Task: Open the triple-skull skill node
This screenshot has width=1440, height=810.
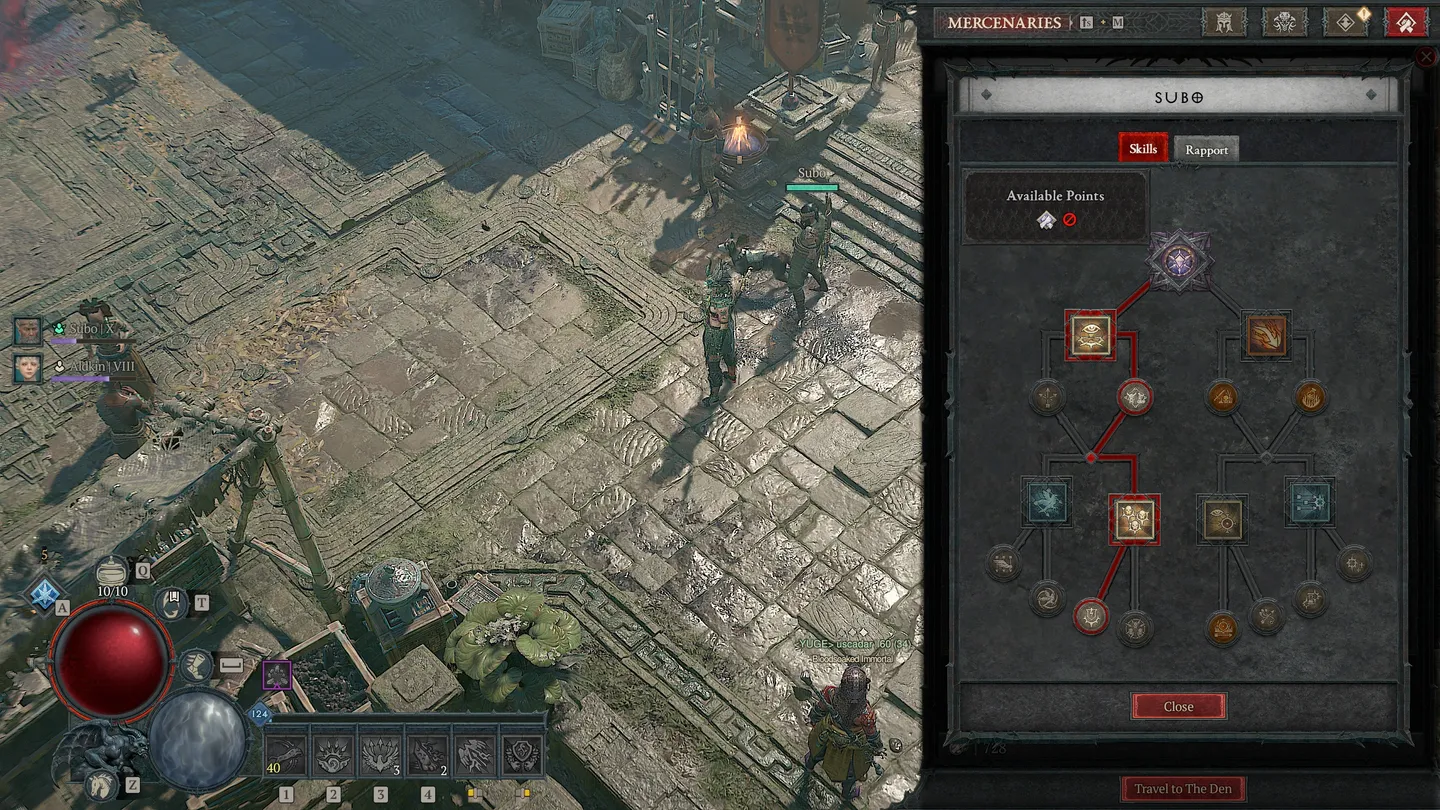Action: pyautogui.click(x=1134, y=520)
